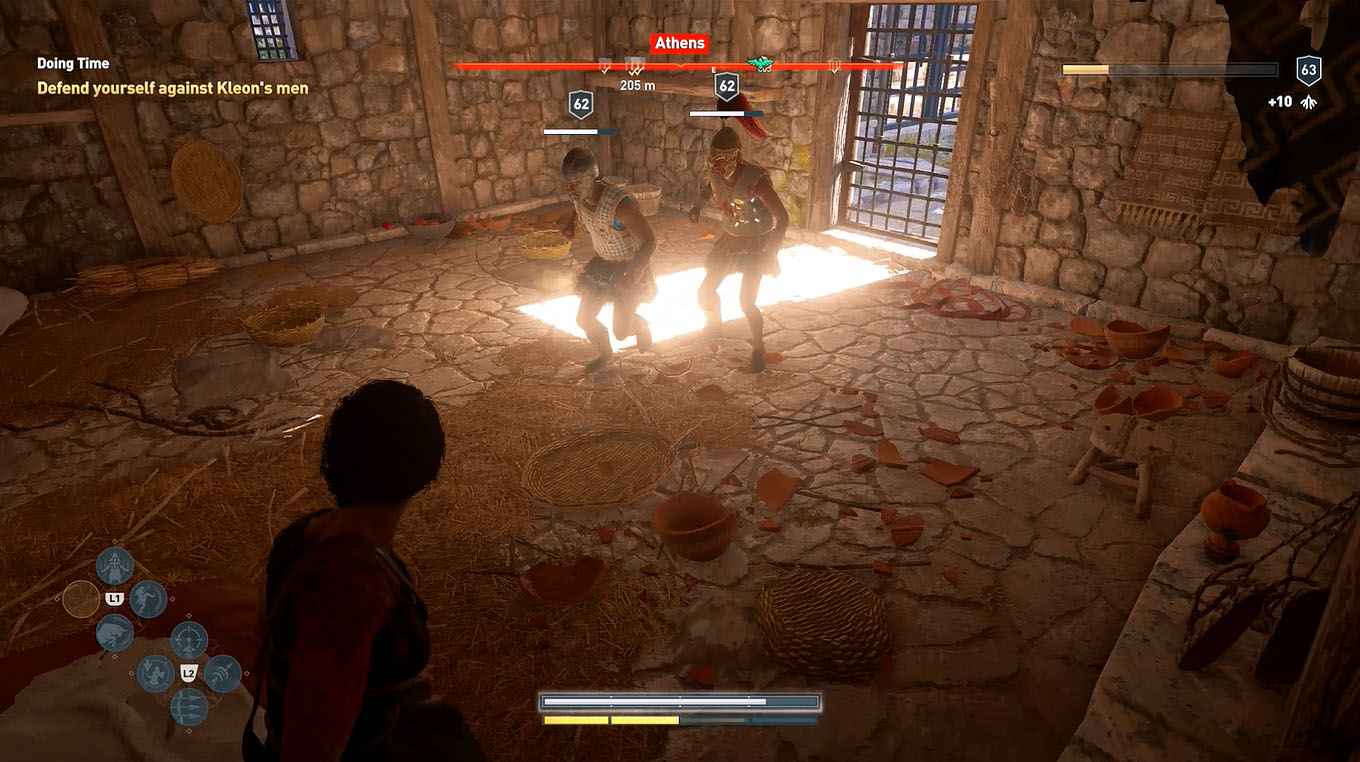1360x762 pixels.
Task: Toggle the L2 ability wheel prompt
Action: [x=188, y=673]
